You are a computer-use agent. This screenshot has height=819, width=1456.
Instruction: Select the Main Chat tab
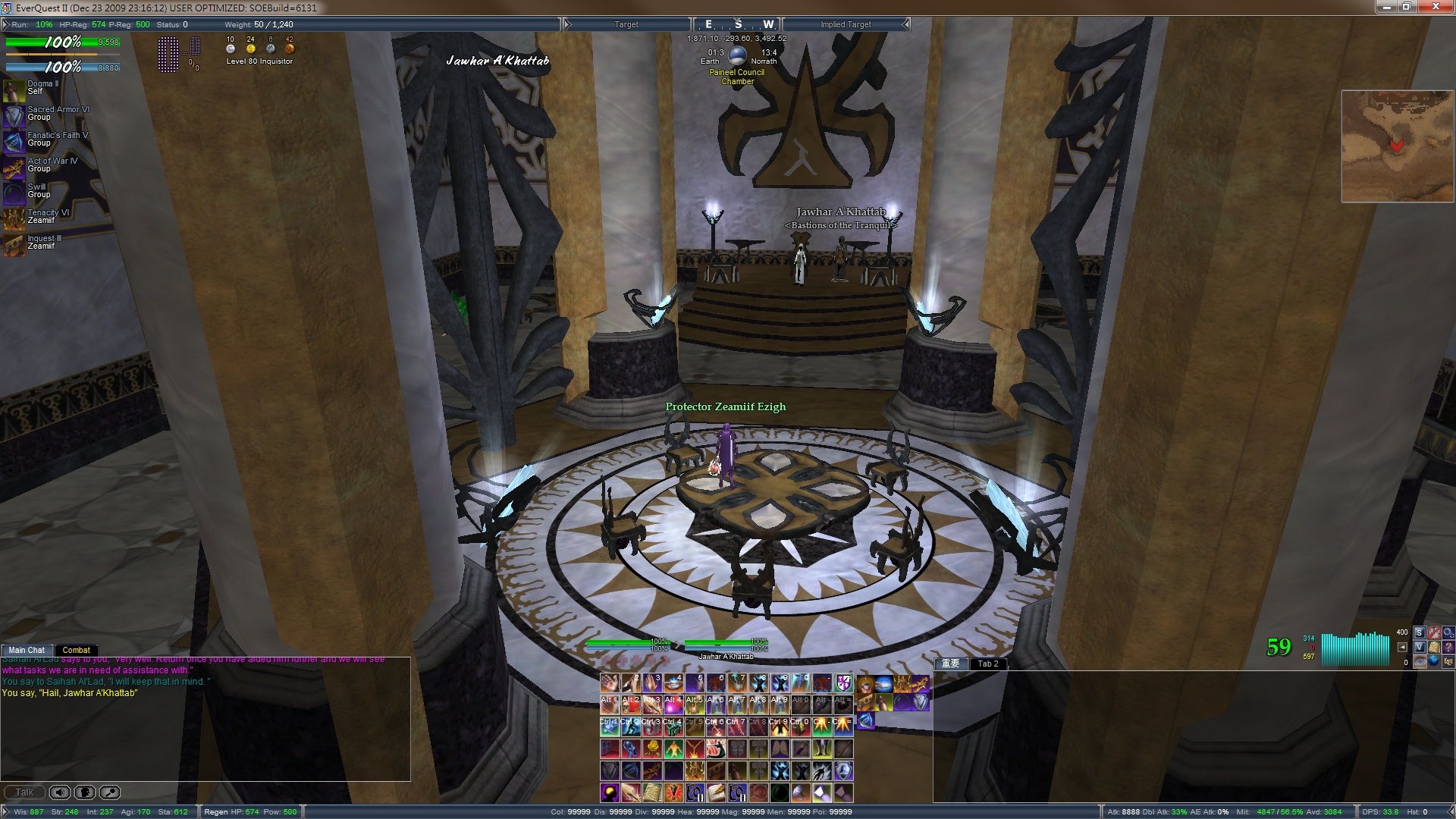(x=27, y=650)
